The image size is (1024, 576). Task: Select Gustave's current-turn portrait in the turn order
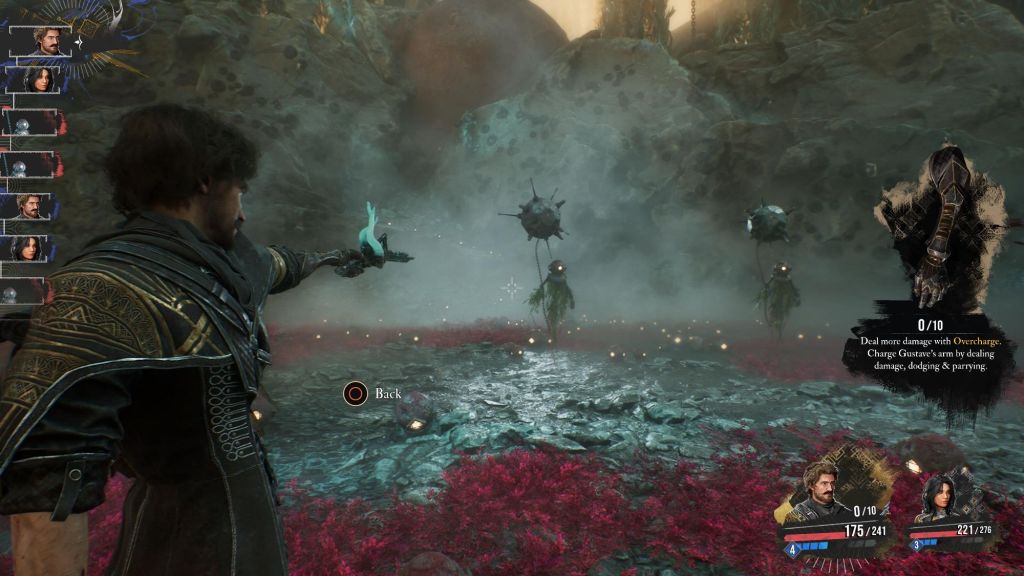tap(46, 41)
